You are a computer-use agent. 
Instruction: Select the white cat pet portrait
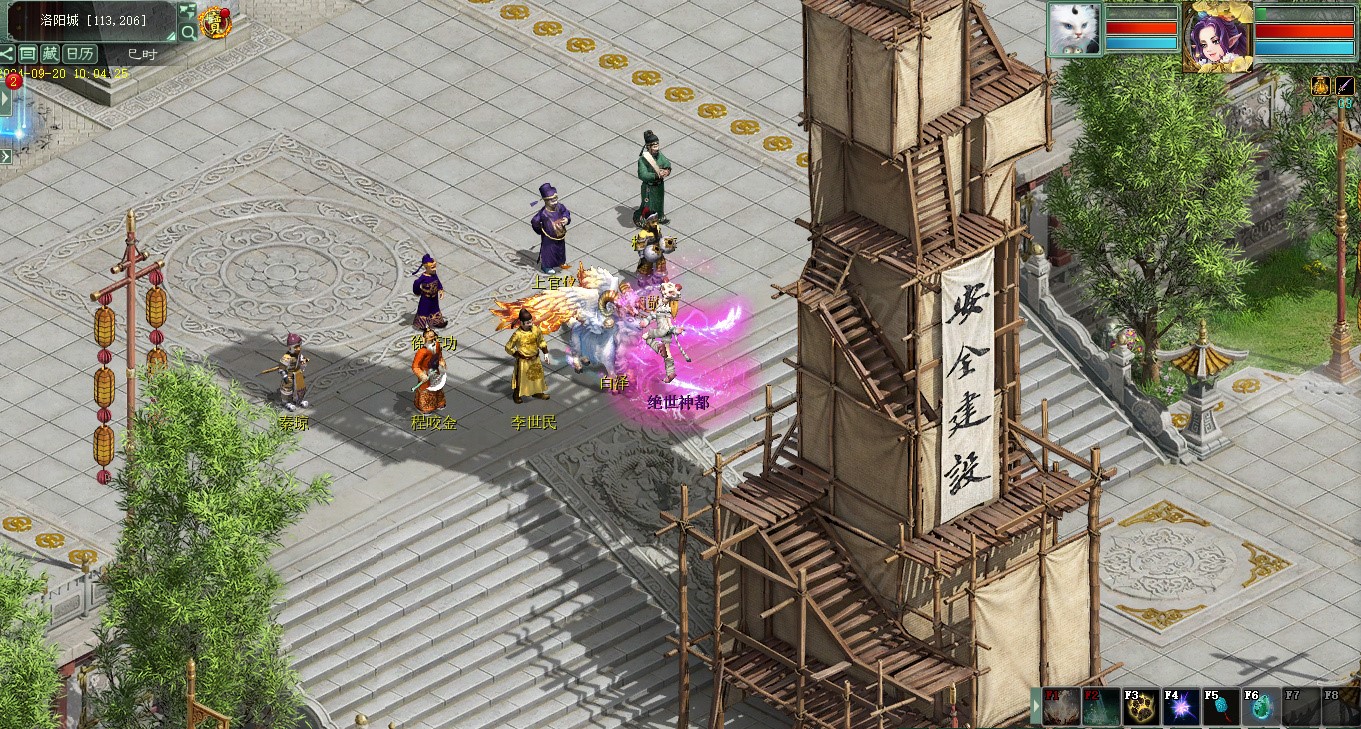click(x=1075, y=30)
